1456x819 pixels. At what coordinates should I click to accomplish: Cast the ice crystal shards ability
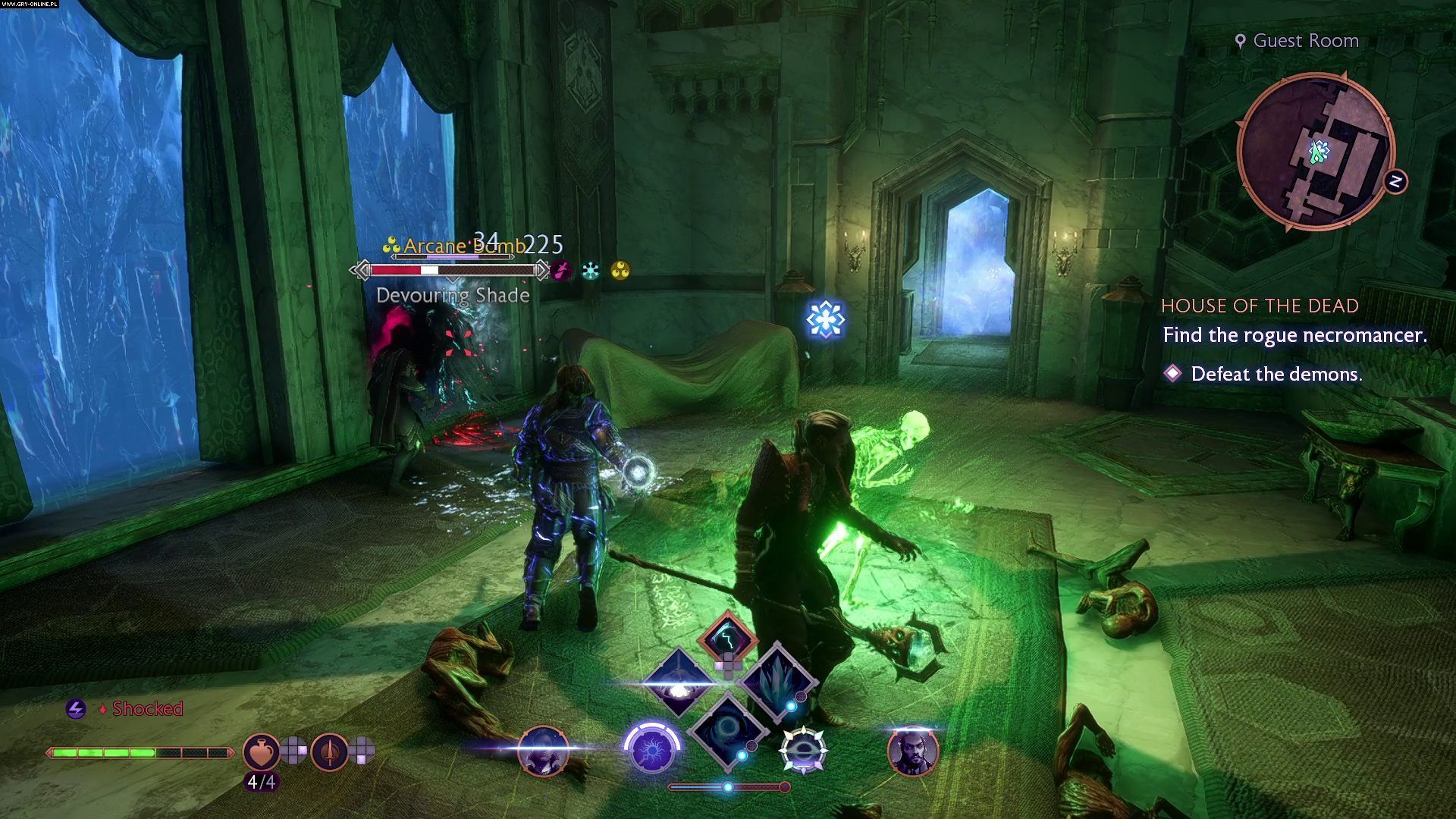tap(777, 681)
